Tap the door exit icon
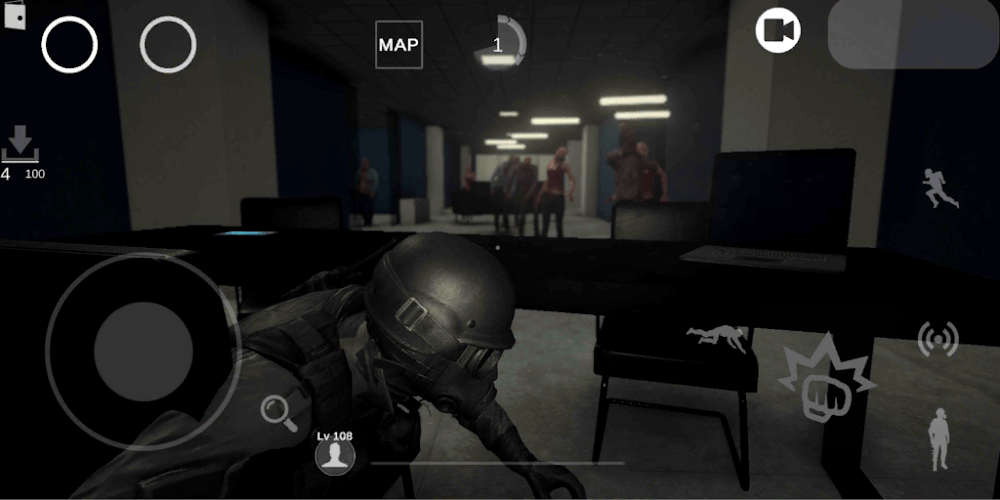 coord(14,17)
